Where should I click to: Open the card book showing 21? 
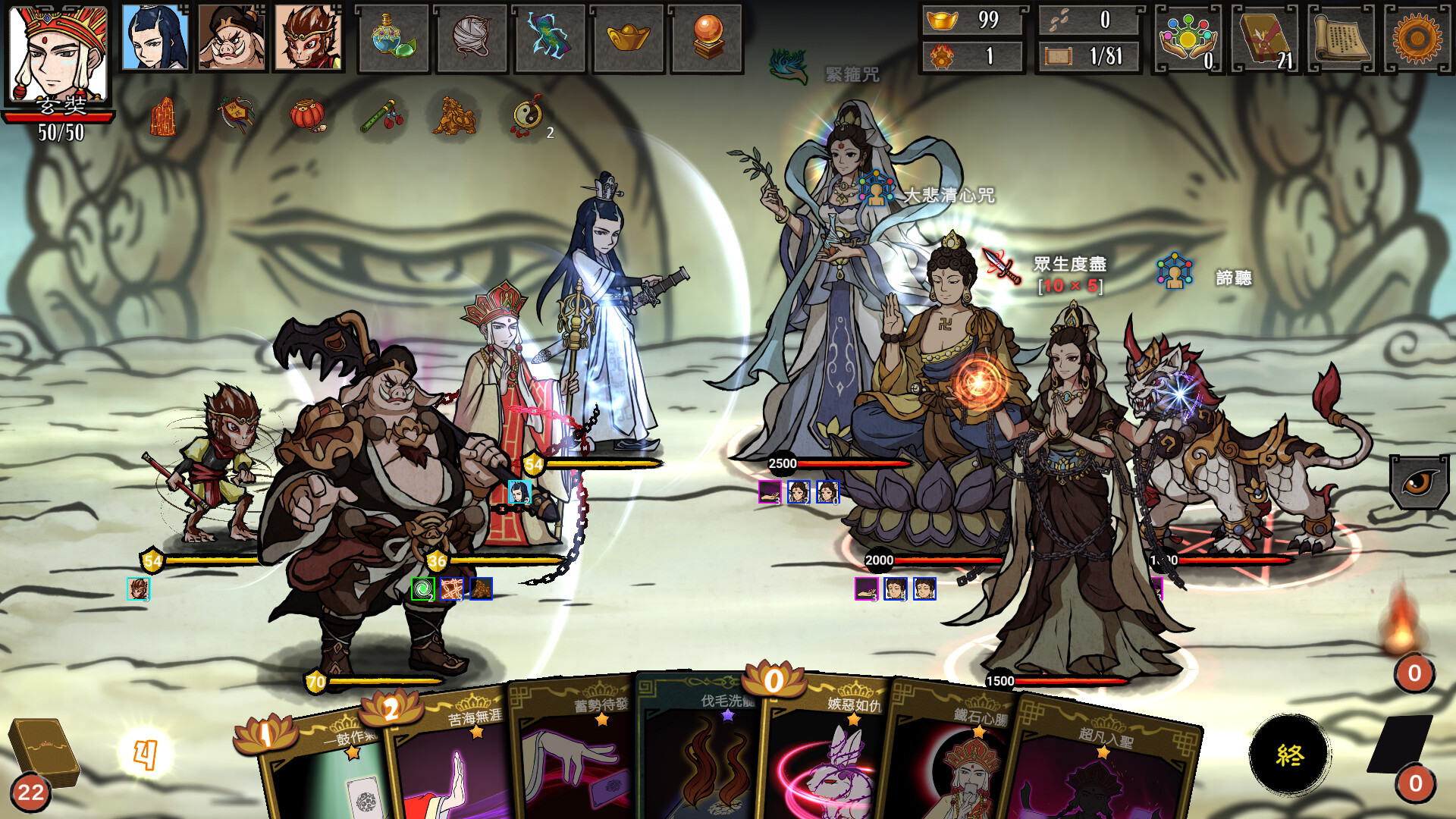(1265, 38)
